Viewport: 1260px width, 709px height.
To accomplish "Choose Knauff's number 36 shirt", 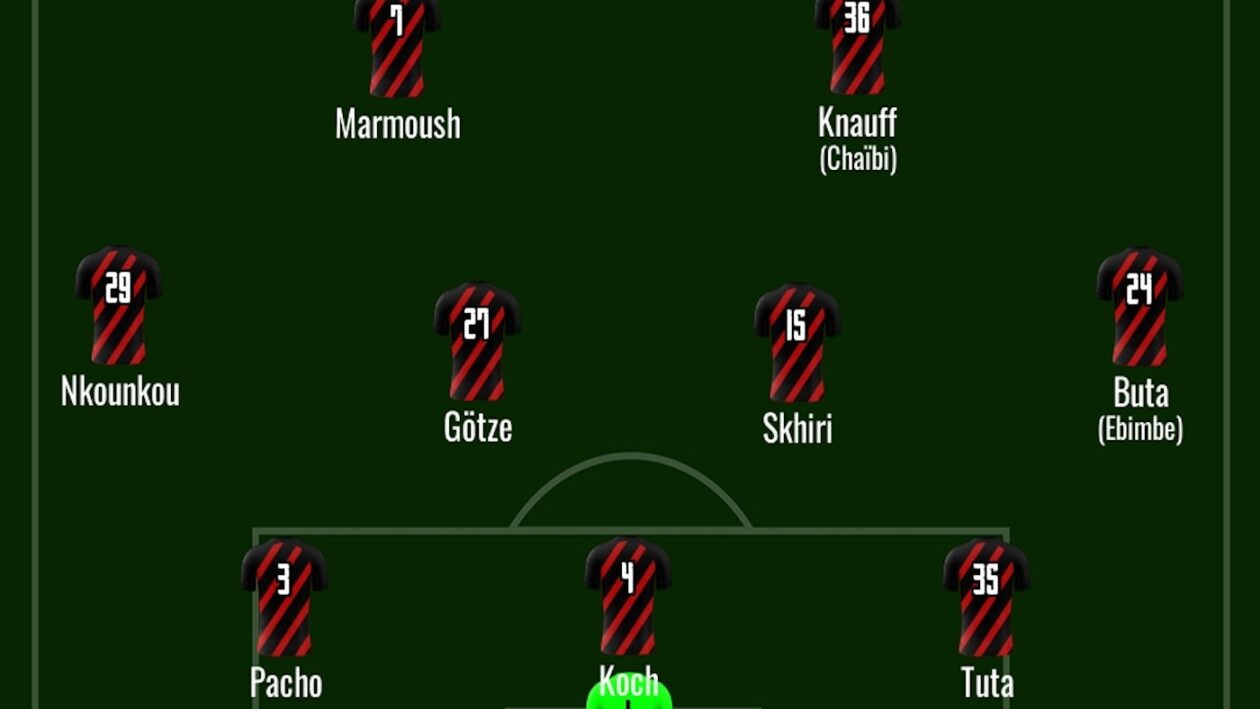I will (857, 45).
